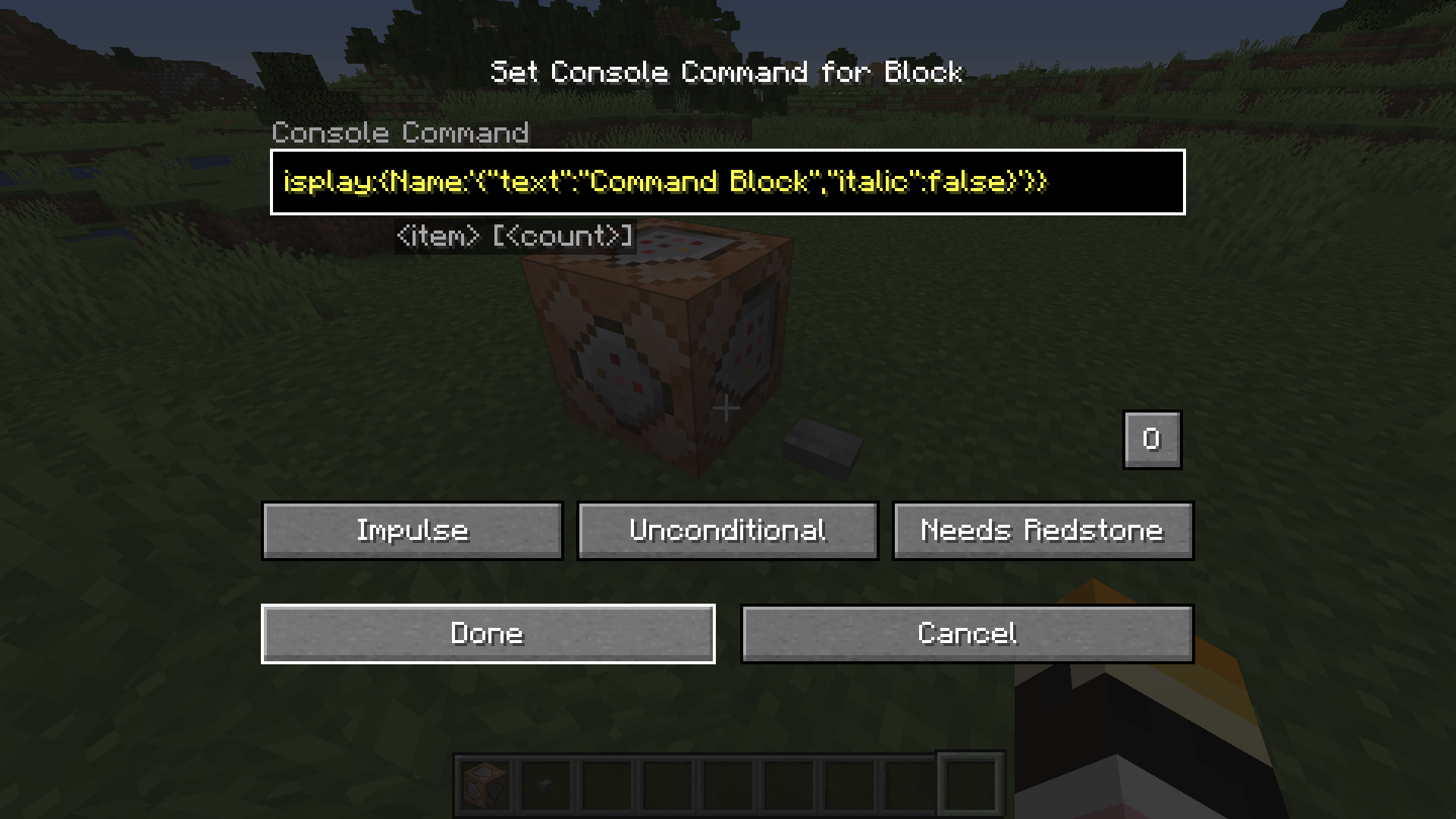Cycle Impulse mode to Chain
This screenshot has height=819, width=1456.
pos(412,530)
